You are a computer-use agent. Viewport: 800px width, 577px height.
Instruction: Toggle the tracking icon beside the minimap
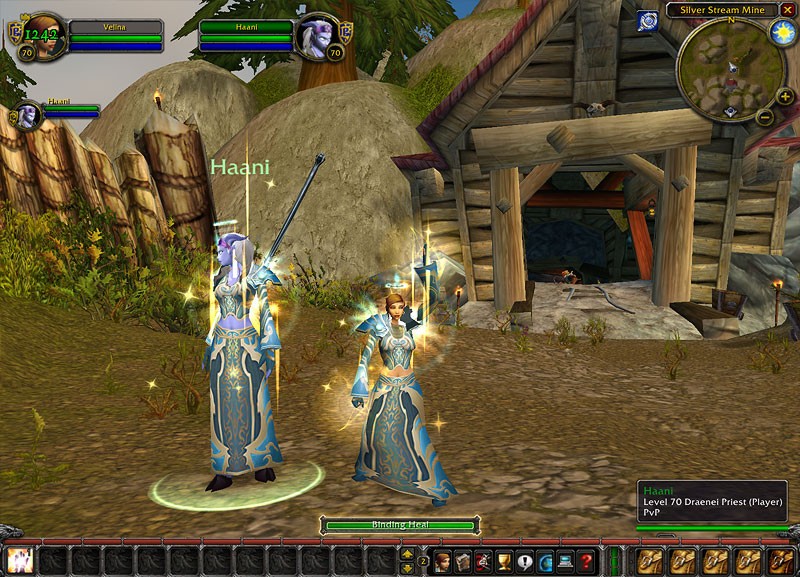tap(648, 20)
